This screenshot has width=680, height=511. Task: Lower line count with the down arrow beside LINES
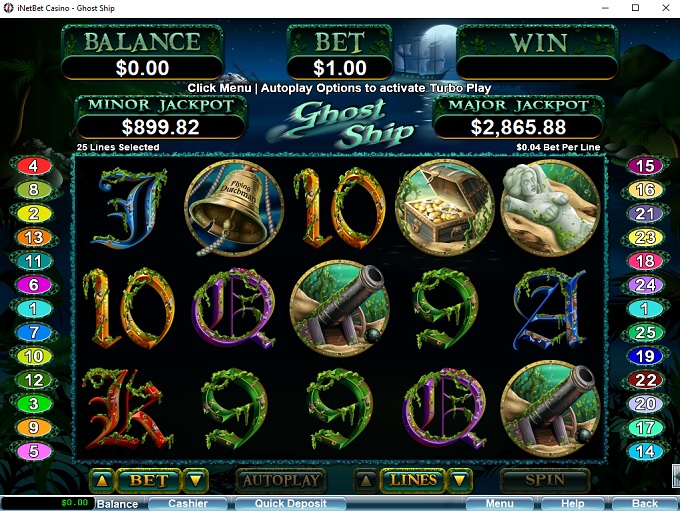point(461,481)
